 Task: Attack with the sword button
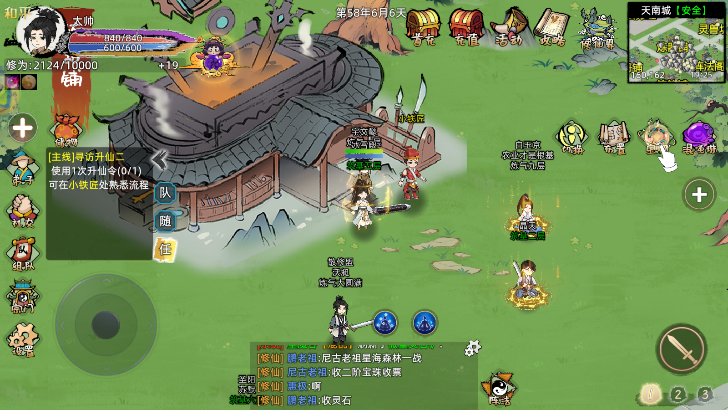pyautogui.click(x=681, y=348)
